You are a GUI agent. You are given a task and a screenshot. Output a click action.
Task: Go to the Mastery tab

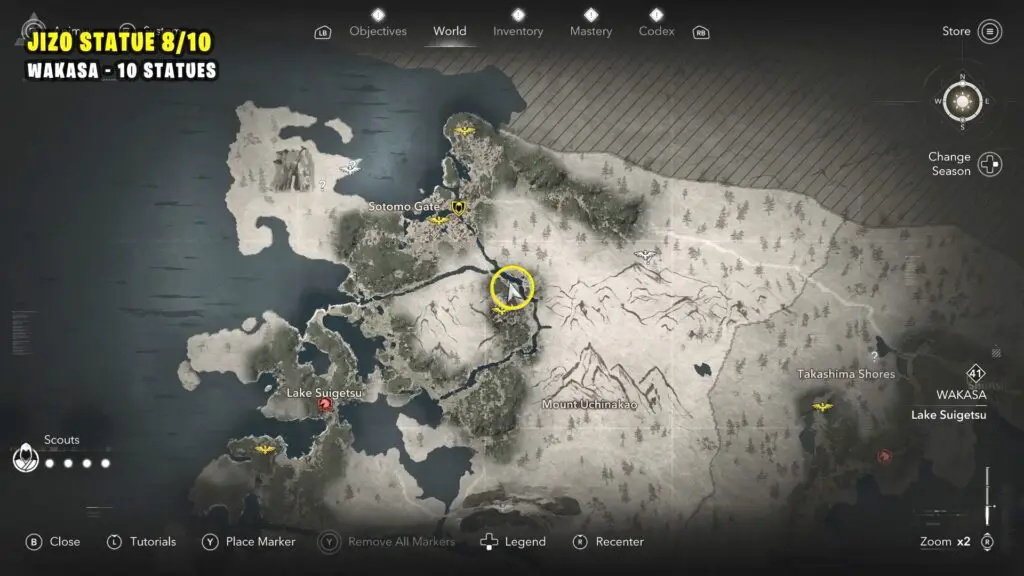[x=591, y=31]
